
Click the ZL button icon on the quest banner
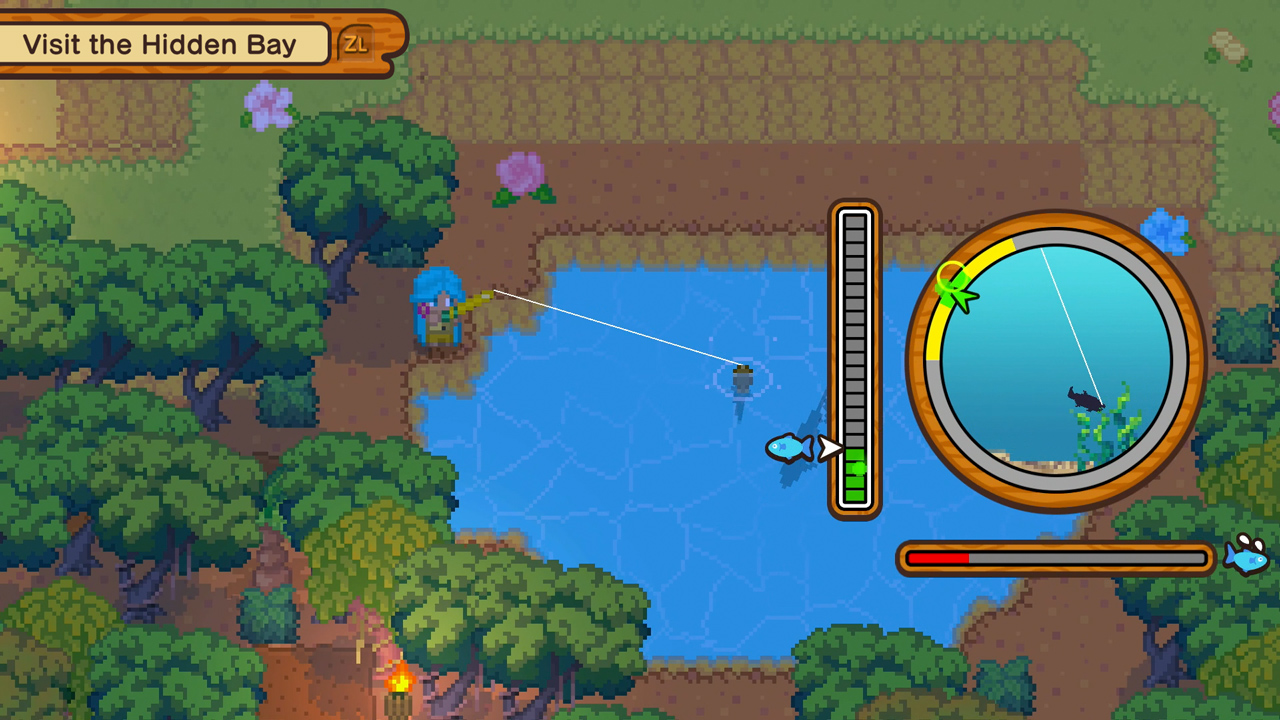(x=356, y=42)
